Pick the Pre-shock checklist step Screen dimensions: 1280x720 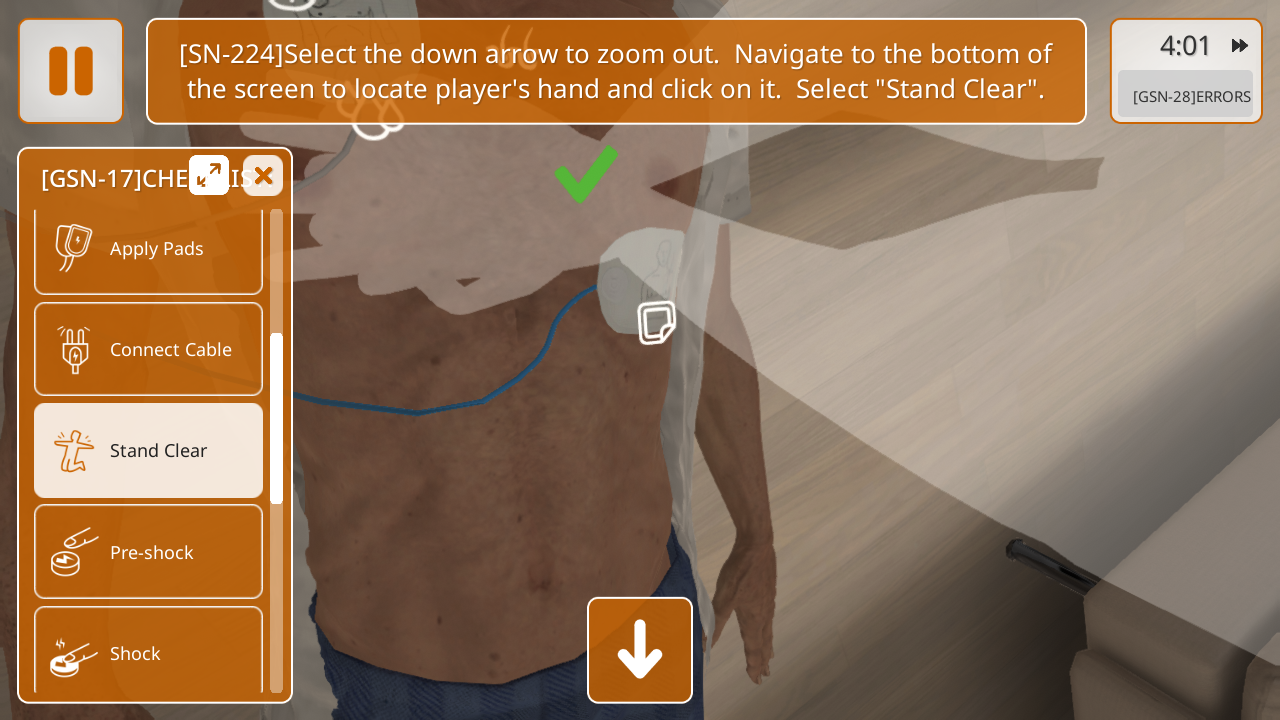click(x=148, y=552)
